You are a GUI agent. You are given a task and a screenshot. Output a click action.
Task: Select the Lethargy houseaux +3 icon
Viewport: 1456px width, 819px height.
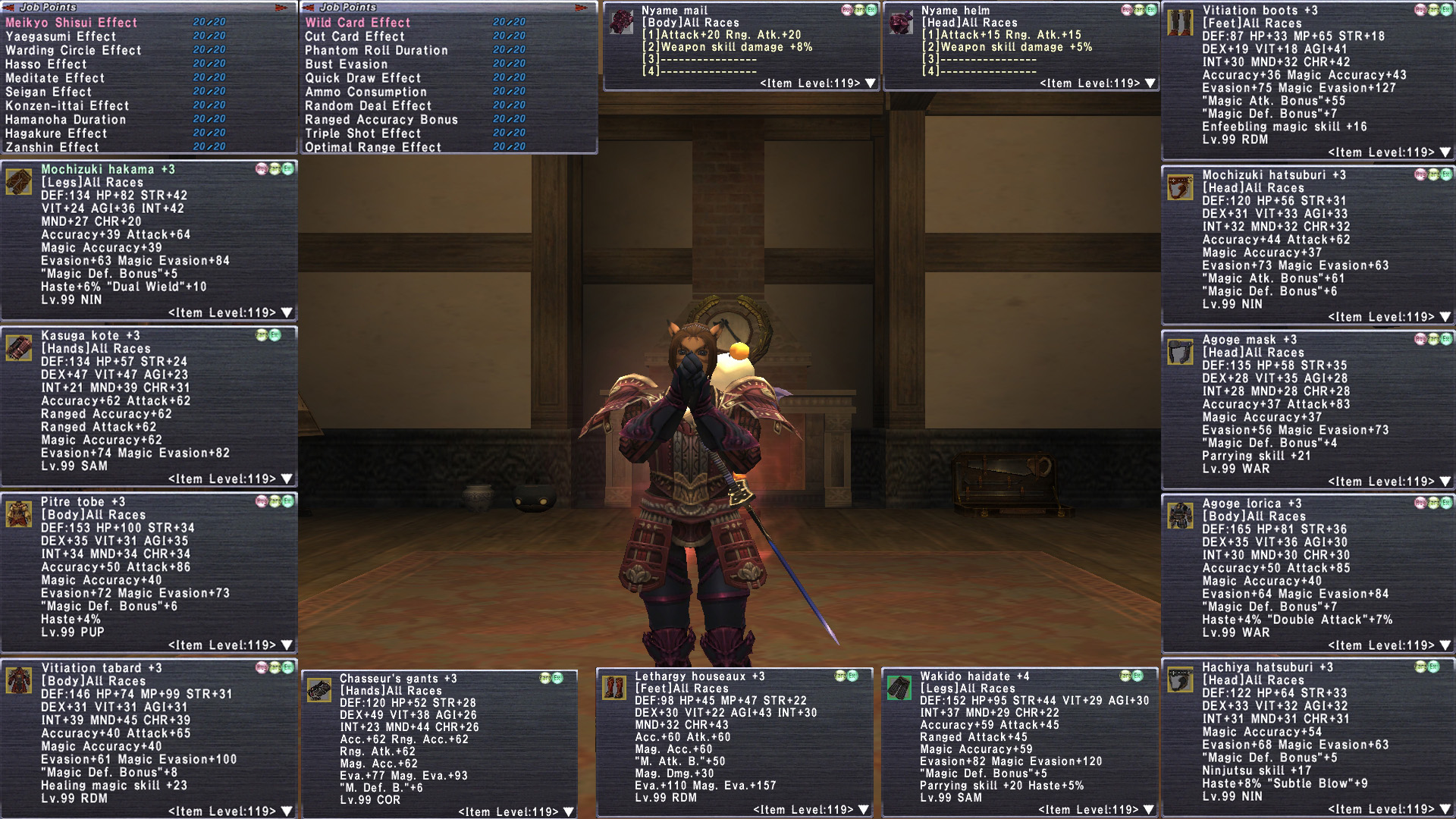tap(614, 688)
